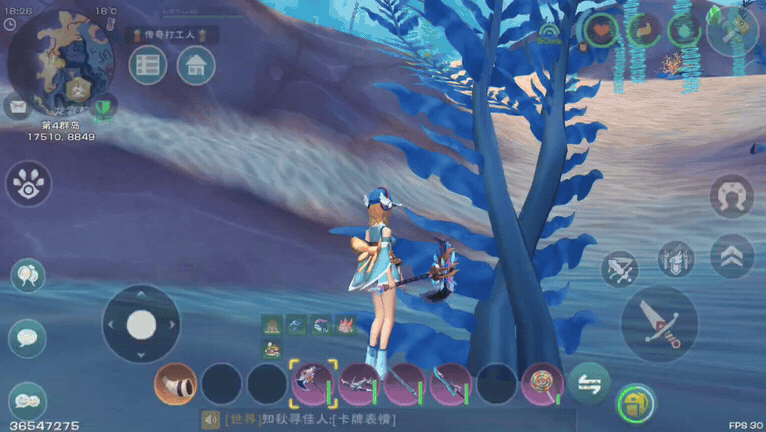Toggle the world chat speaker icon

click(211, 420)
